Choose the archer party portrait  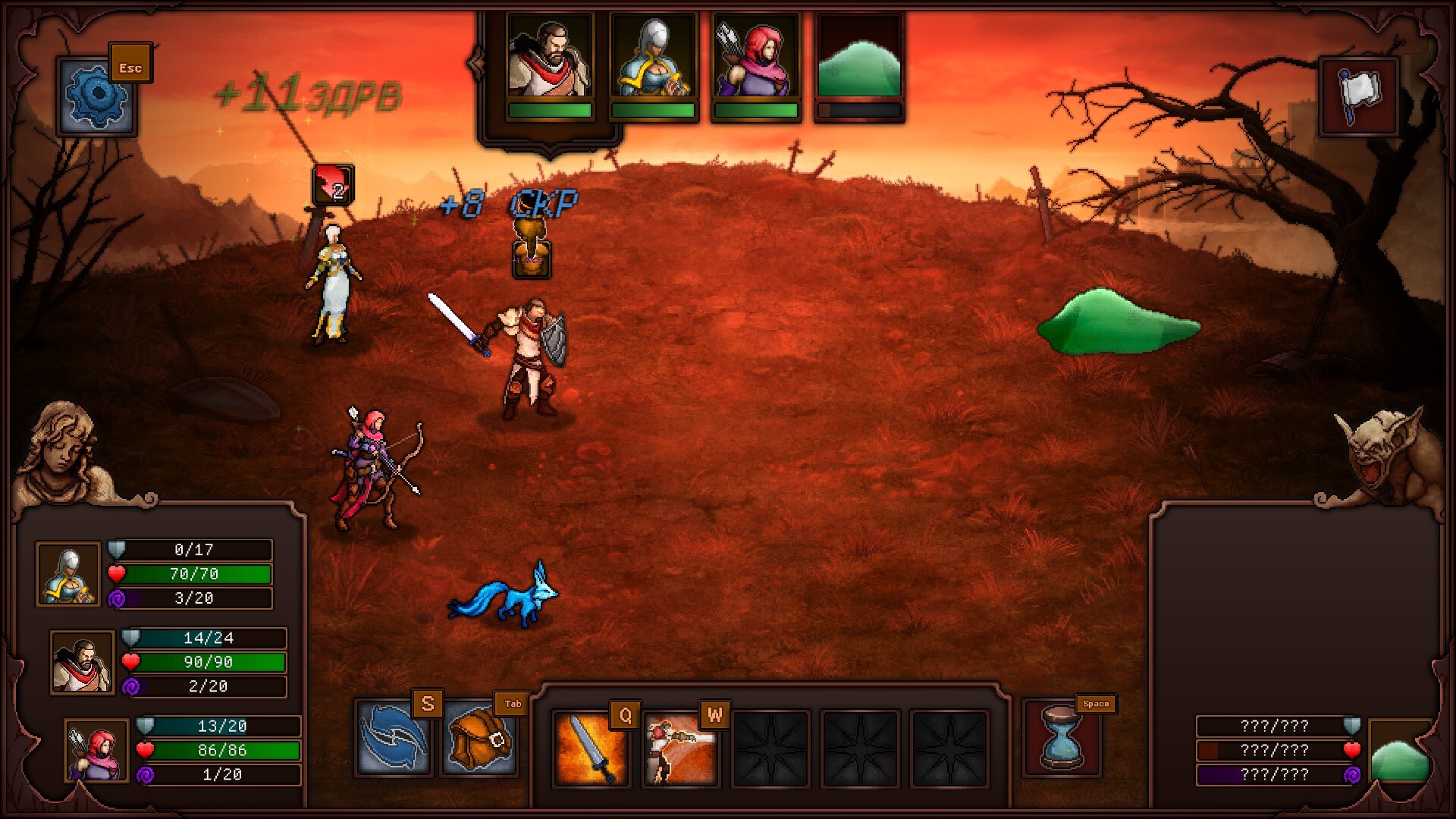point(96,751)
